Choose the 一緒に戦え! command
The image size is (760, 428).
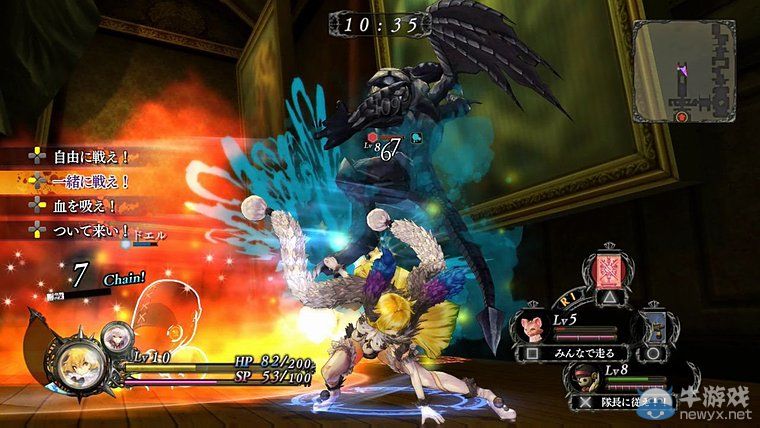tap(80, 181)
